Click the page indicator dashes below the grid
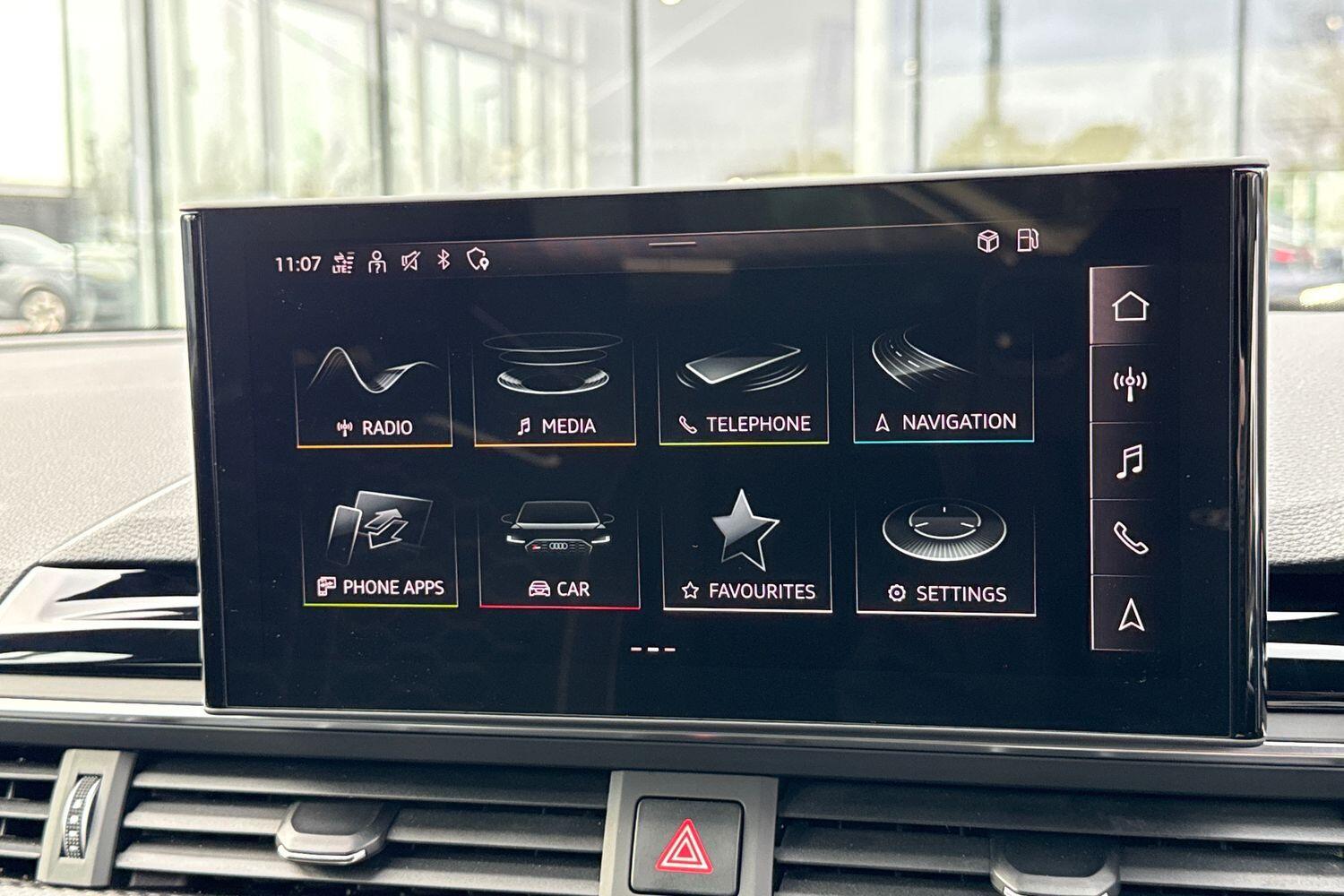Screen dimensions: 1344x896 (653, 650)
